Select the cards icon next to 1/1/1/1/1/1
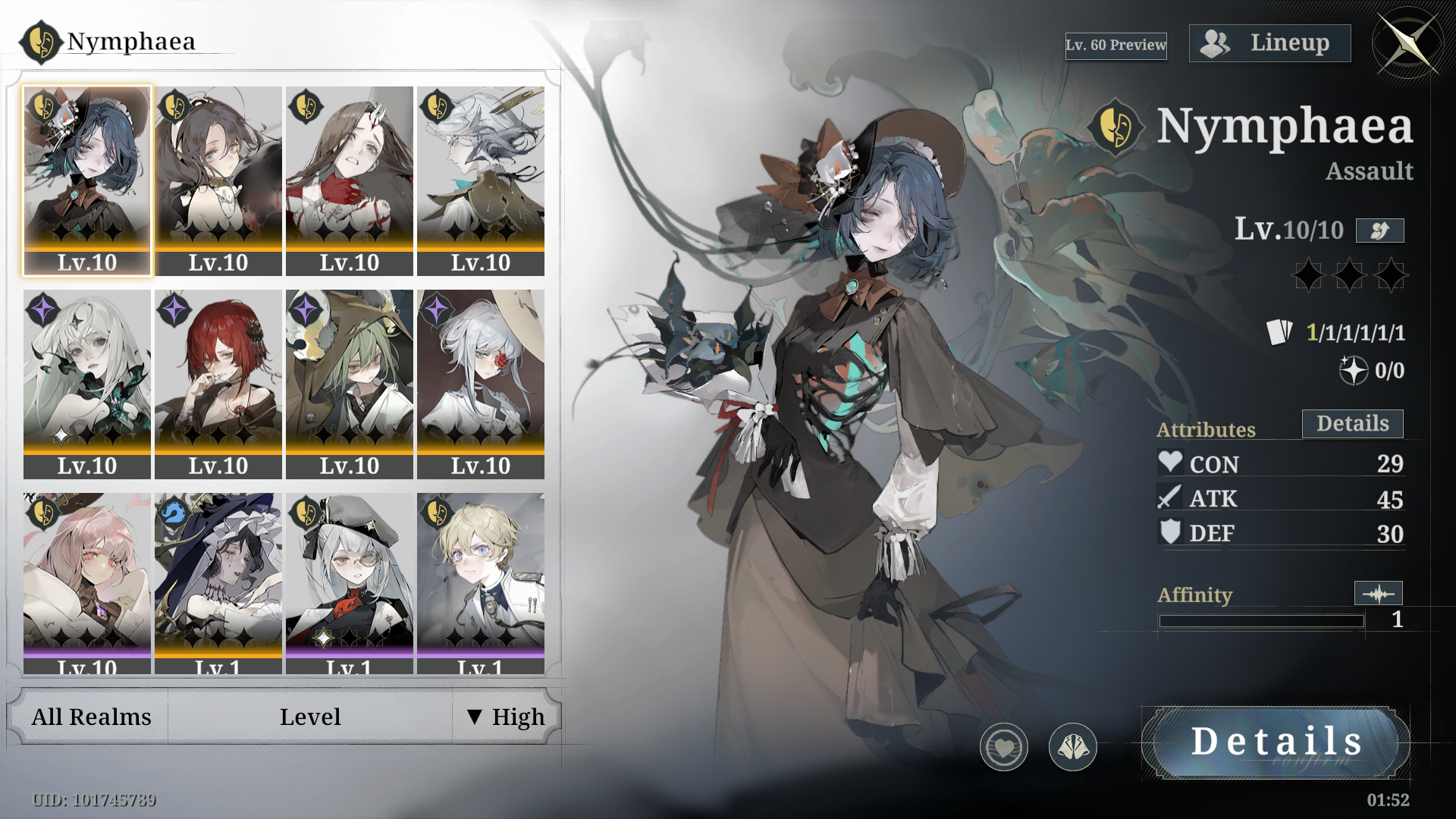Viewport: 1456px width, 819px height. (1280, 331)
